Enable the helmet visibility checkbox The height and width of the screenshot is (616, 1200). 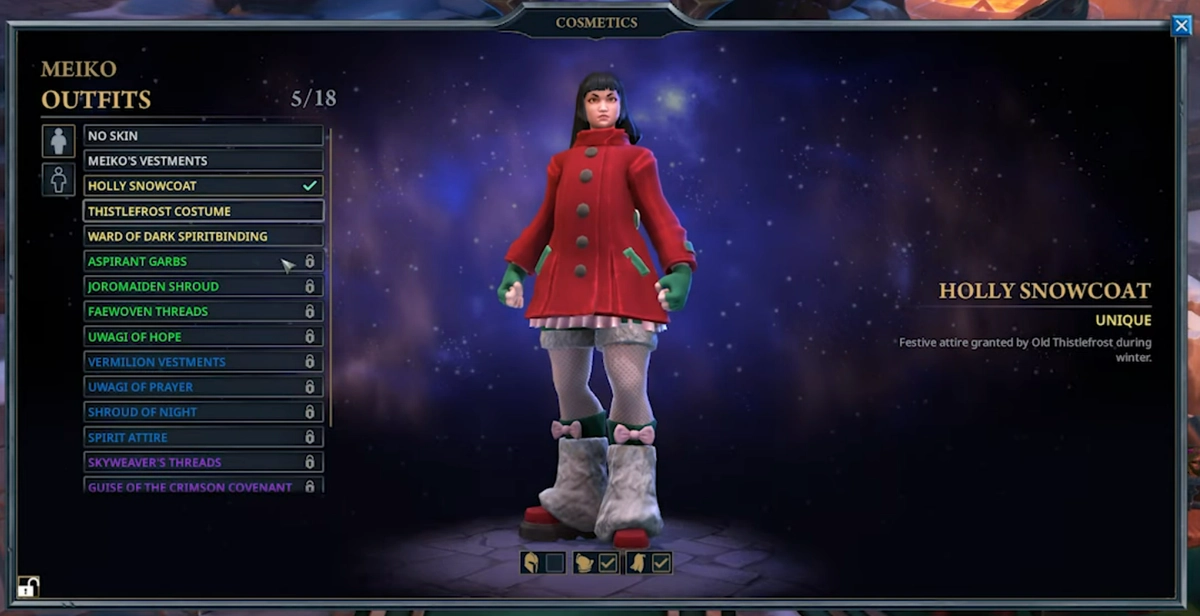coord(555,563)
